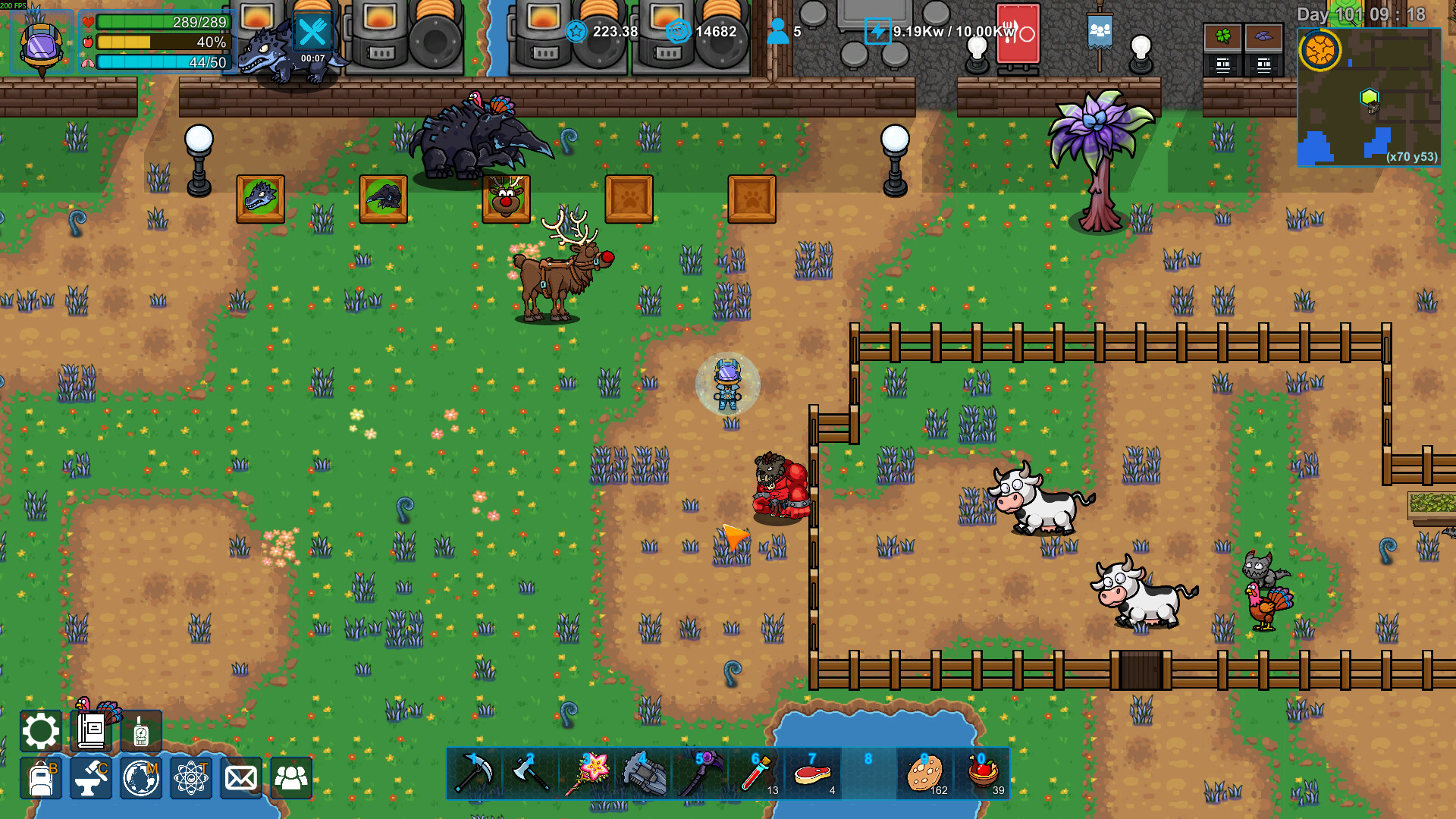Select the red potion vial
The height and width of the screenshot is (819, 1456).
(756, 773)
